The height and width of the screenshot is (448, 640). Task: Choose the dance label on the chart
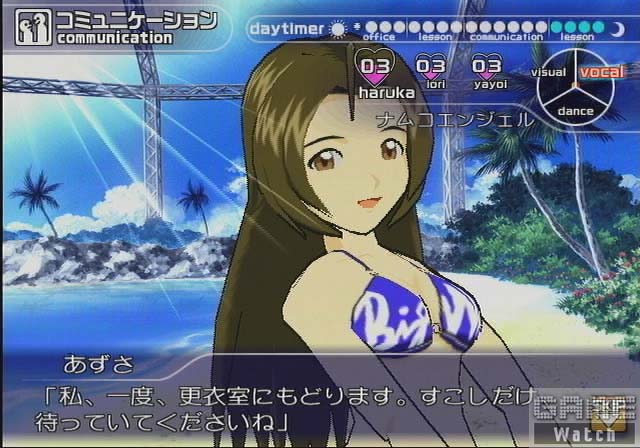[x=575, y=110]
